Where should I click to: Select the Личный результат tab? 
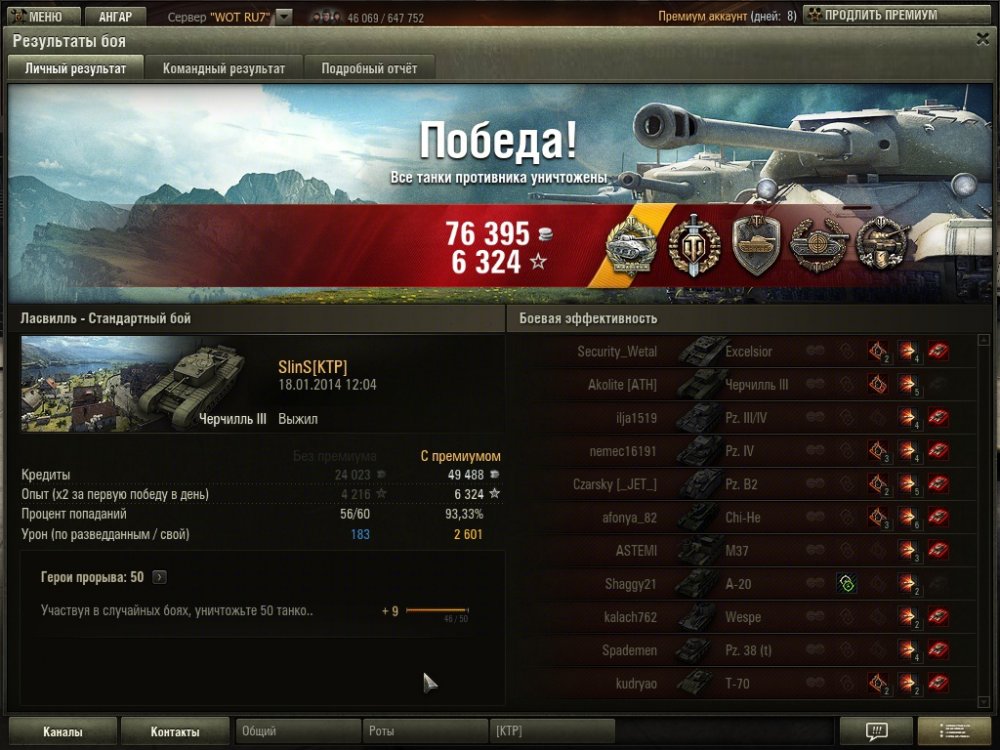coord(75,68)
